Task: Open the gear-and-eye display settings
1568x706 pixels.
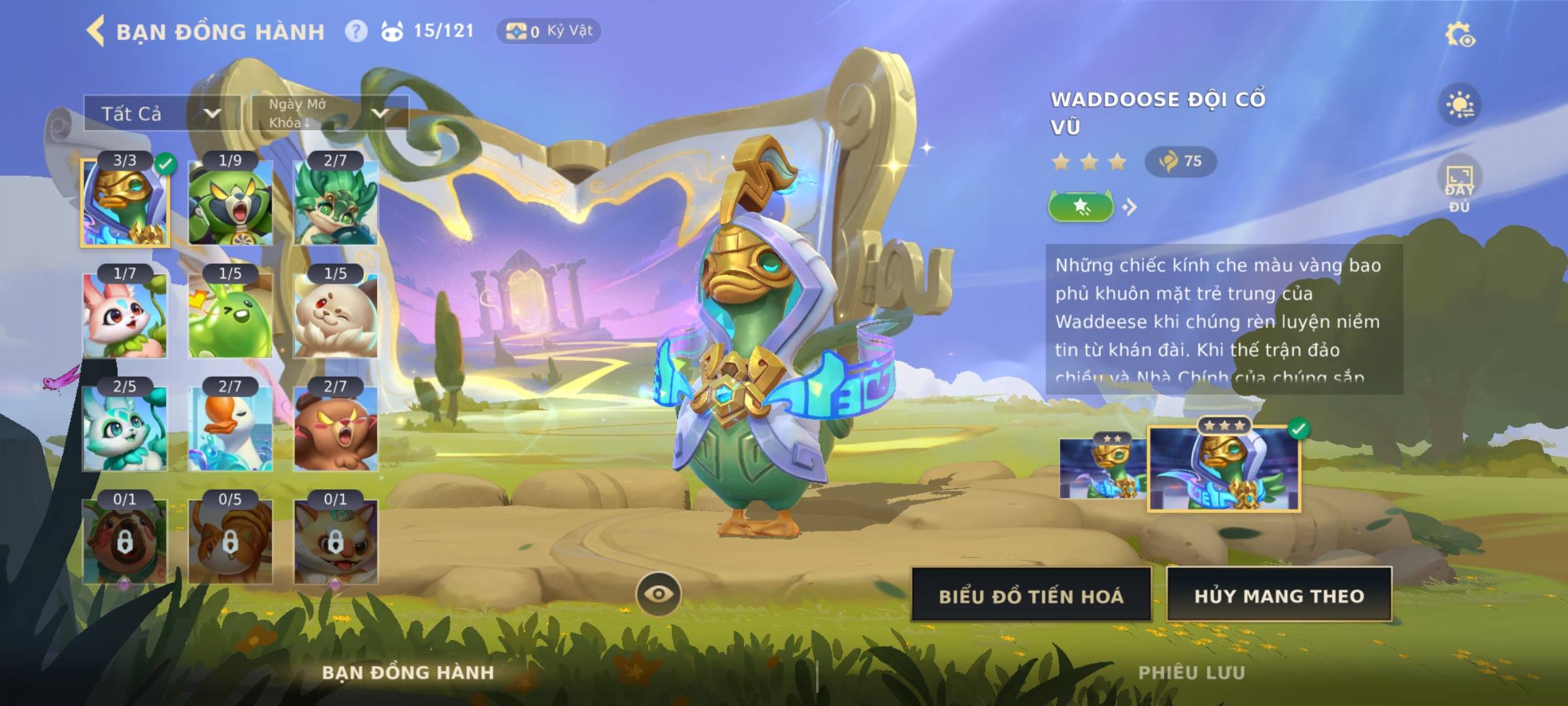Action: (1460, 35)
